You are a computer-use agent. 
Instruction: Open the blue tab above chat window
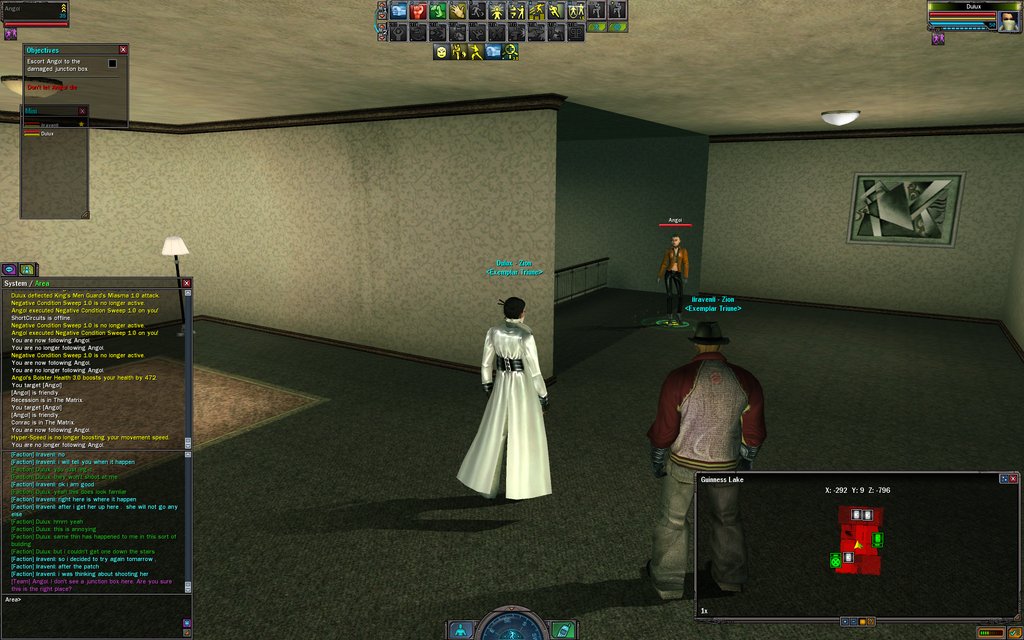point(9,269)
